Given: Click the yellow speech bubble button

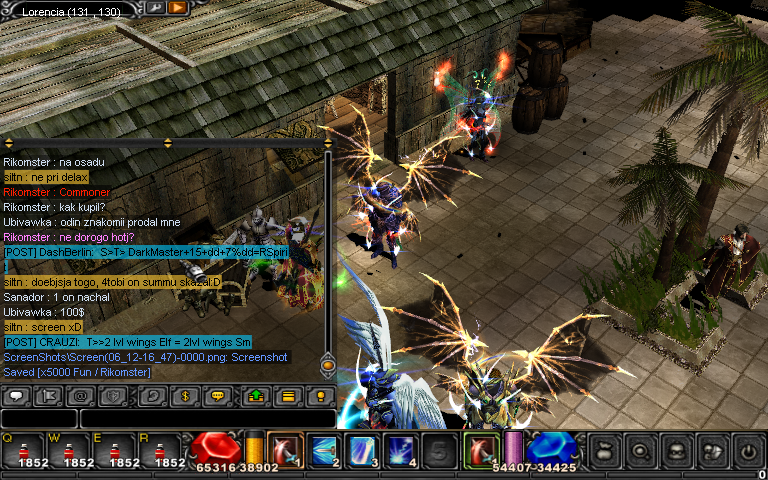Looking at the screenshot, I should pyautogui.click(x=217, y=396).
